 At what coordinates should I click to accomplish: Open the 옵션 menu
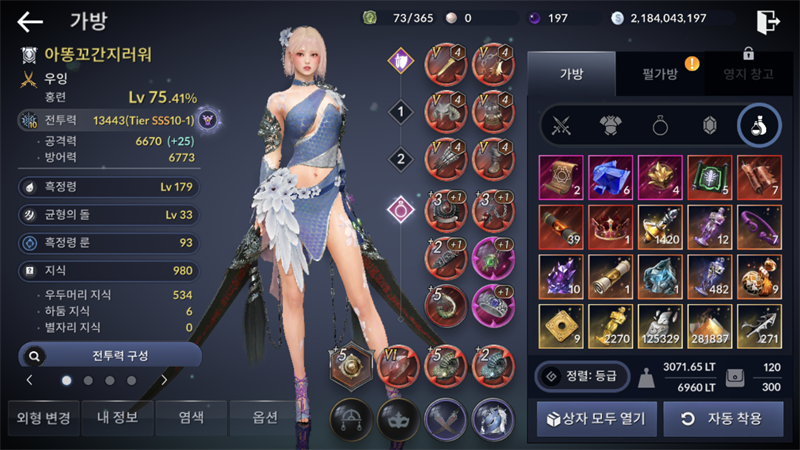[x=266, y=417]
